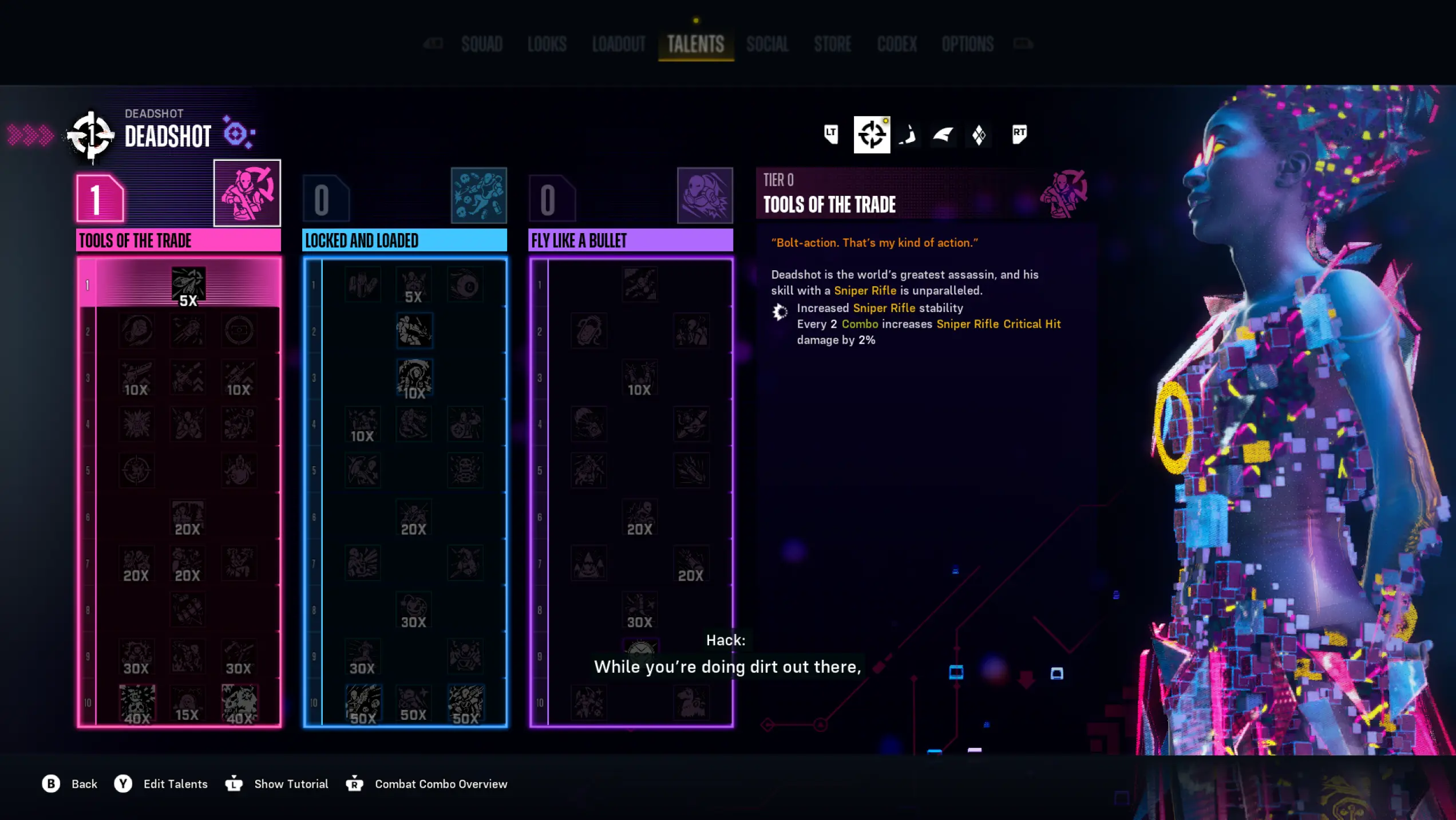This screenshot has height=820, width=1456.
Task: Show Tutorial from the bottom bar
Action: (291, 784)
